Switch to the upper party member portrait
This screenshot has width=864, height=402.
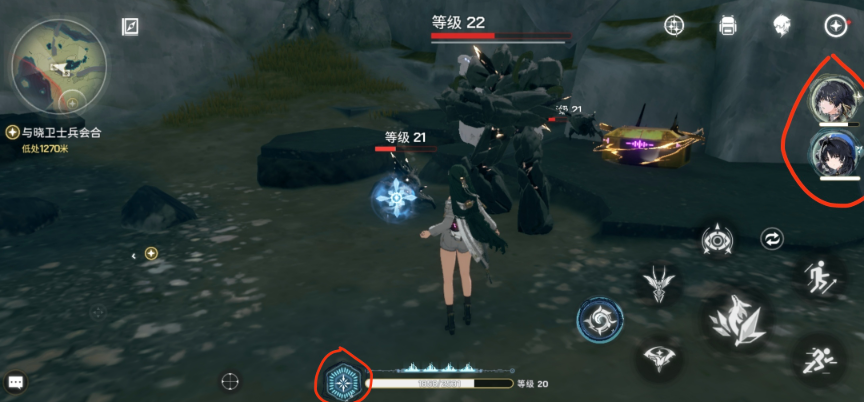coord(832,100)
